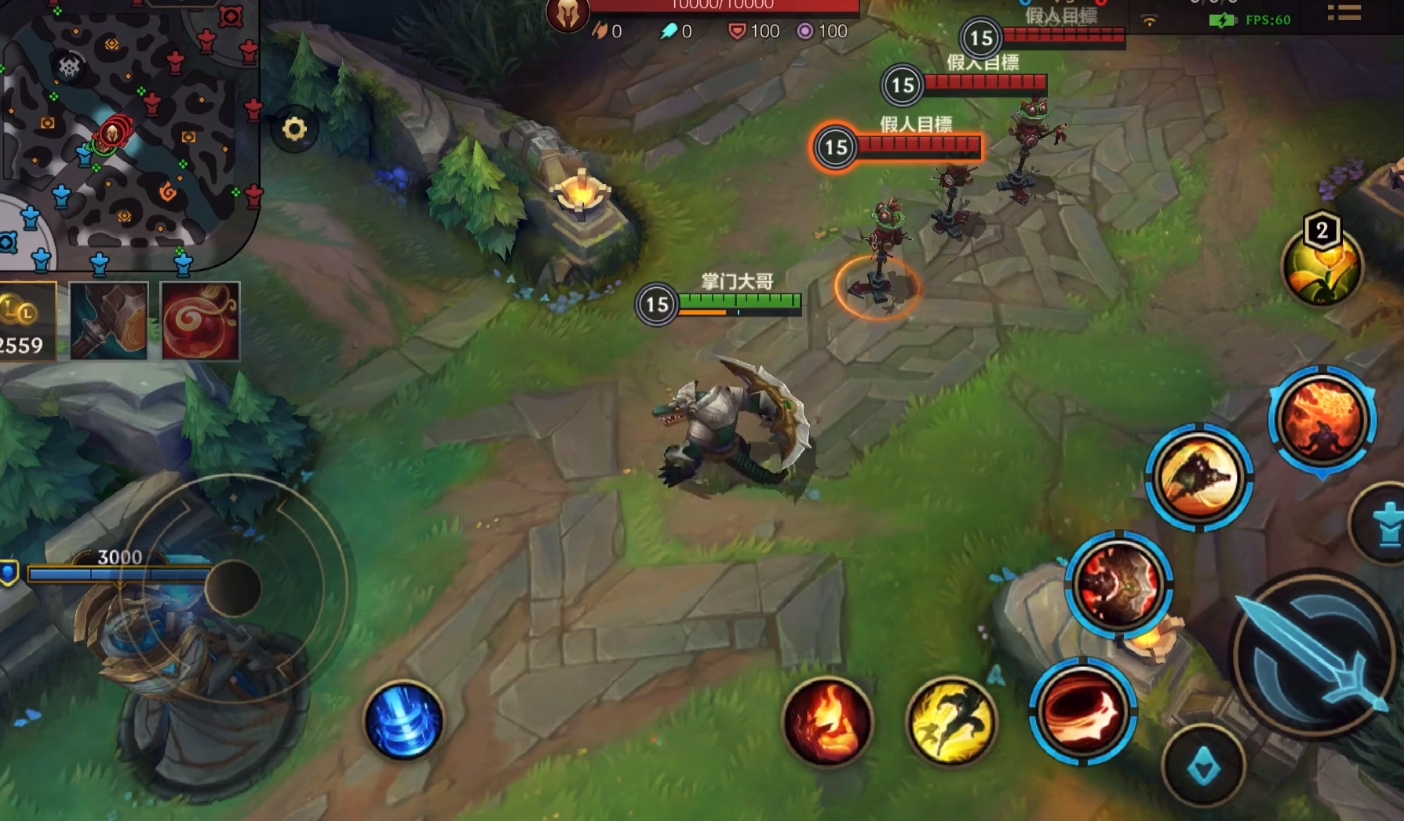The width and height of the screenshot is (1404, 821).
Task: Tap the blue Recall button
Action: (403, 720)
